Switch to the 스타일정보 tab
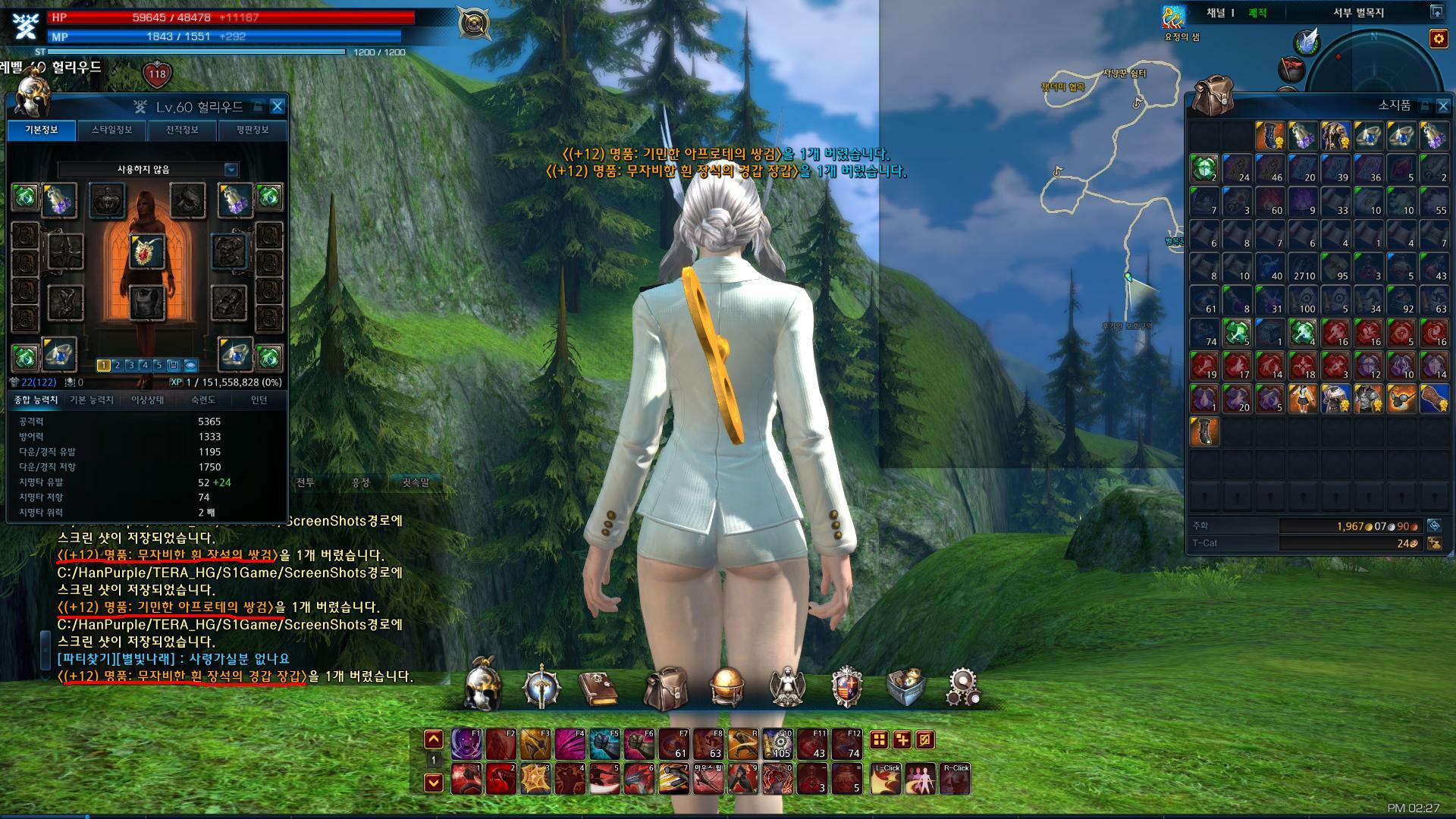 coord(111,130)
